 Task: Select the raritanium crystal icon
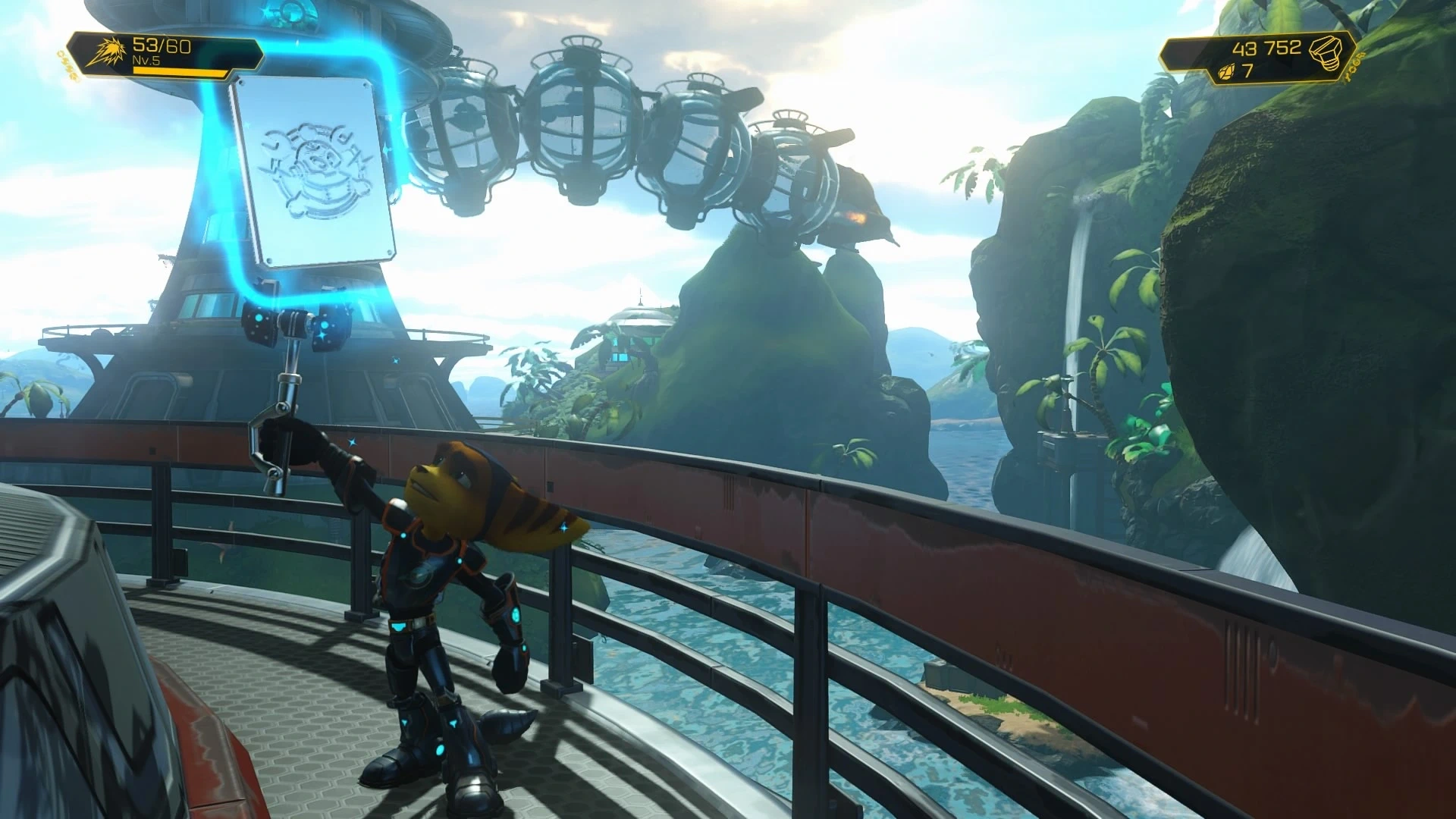point(1224,73)
